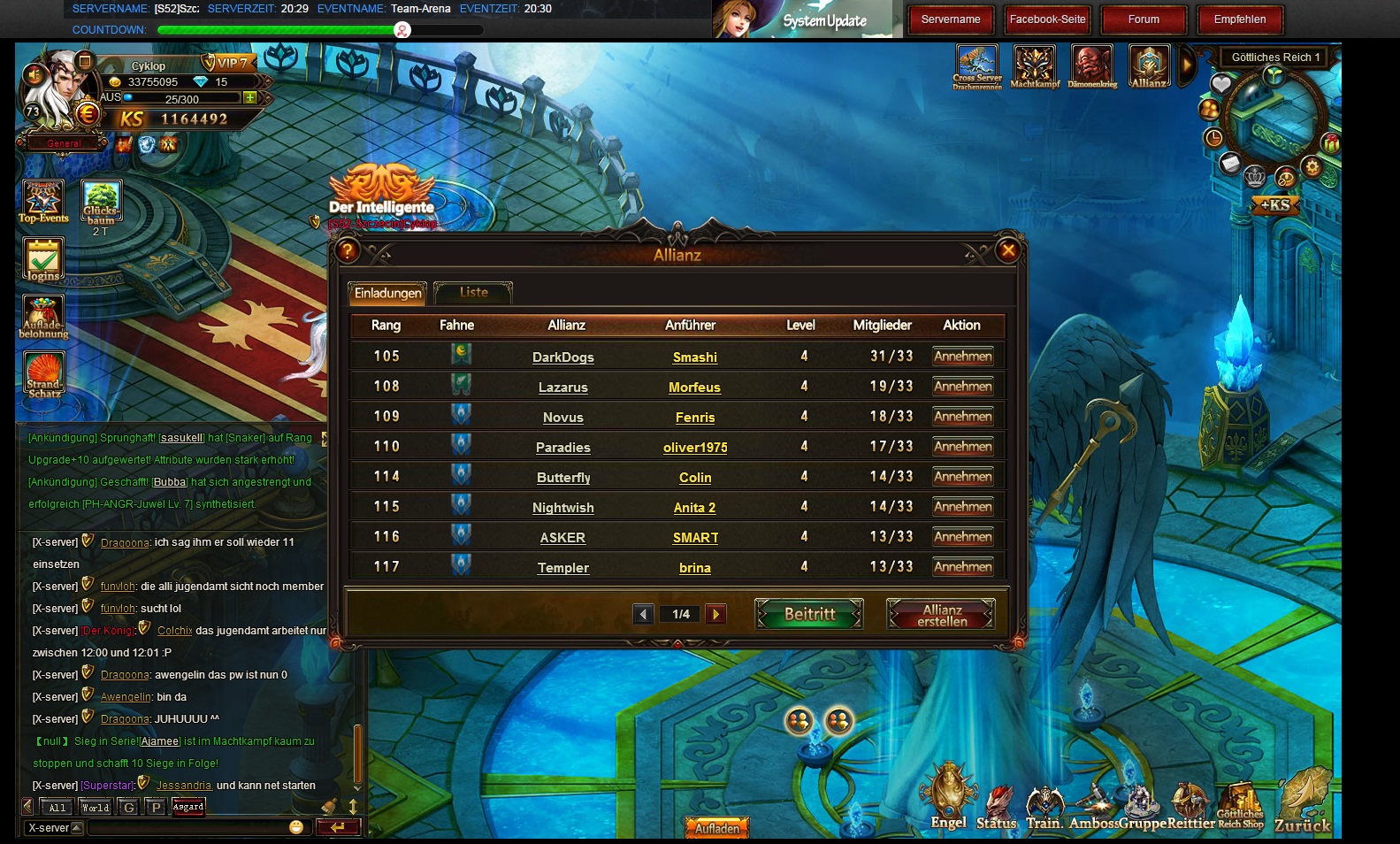
Task: Open the Top-Events icon
Action: [43, 201]
